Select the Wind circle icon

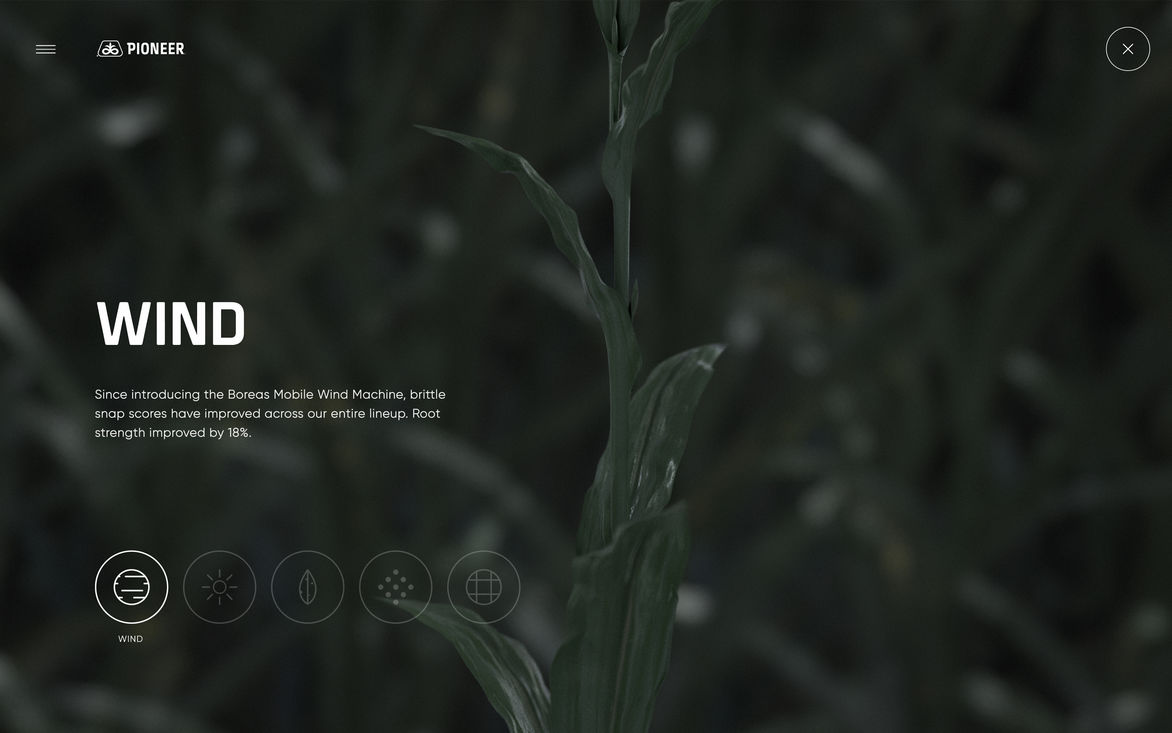[131, 587]
